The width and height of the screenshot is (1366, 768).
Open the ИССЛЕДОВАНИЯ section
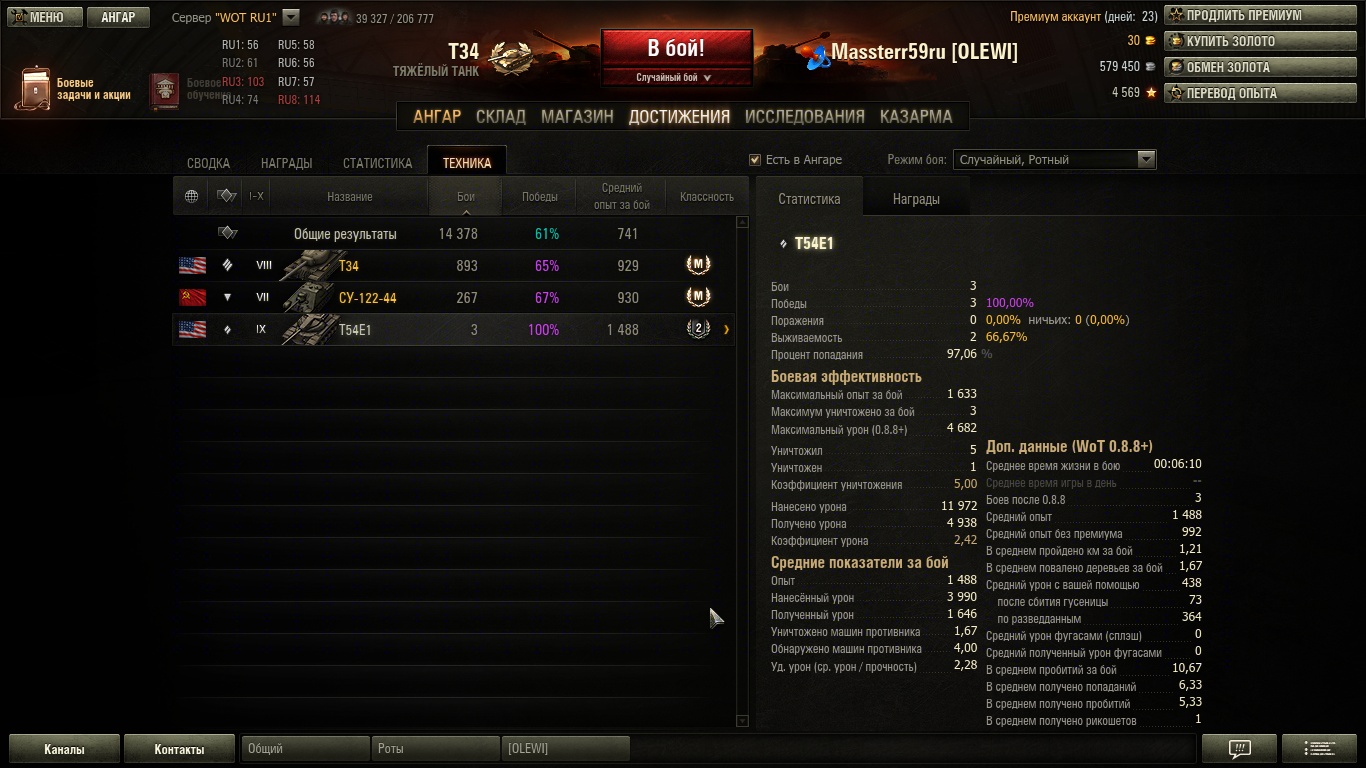pos(804,116)
